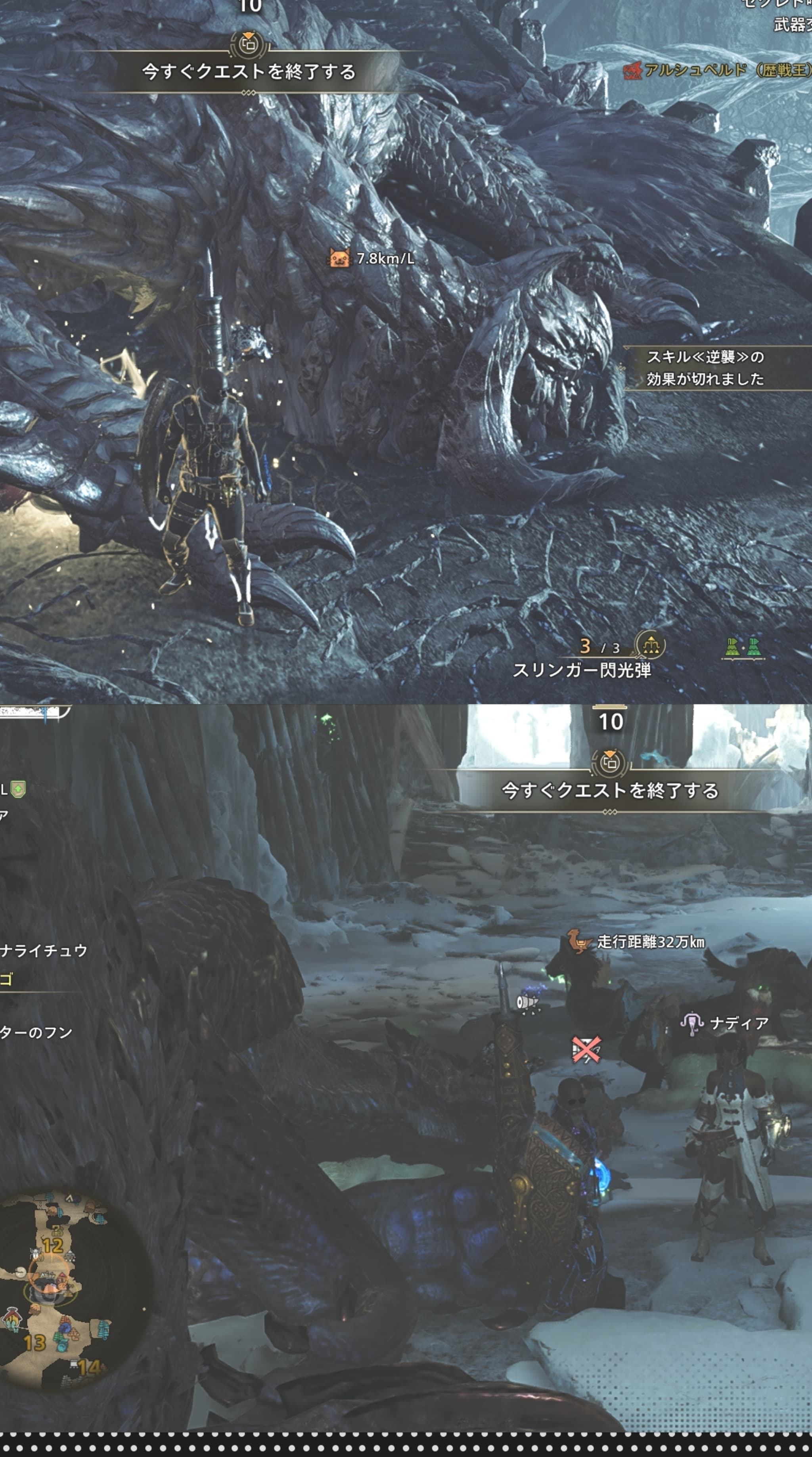
Task: Click the slinger ammo scale icon
Action: (x=651, y=645)
